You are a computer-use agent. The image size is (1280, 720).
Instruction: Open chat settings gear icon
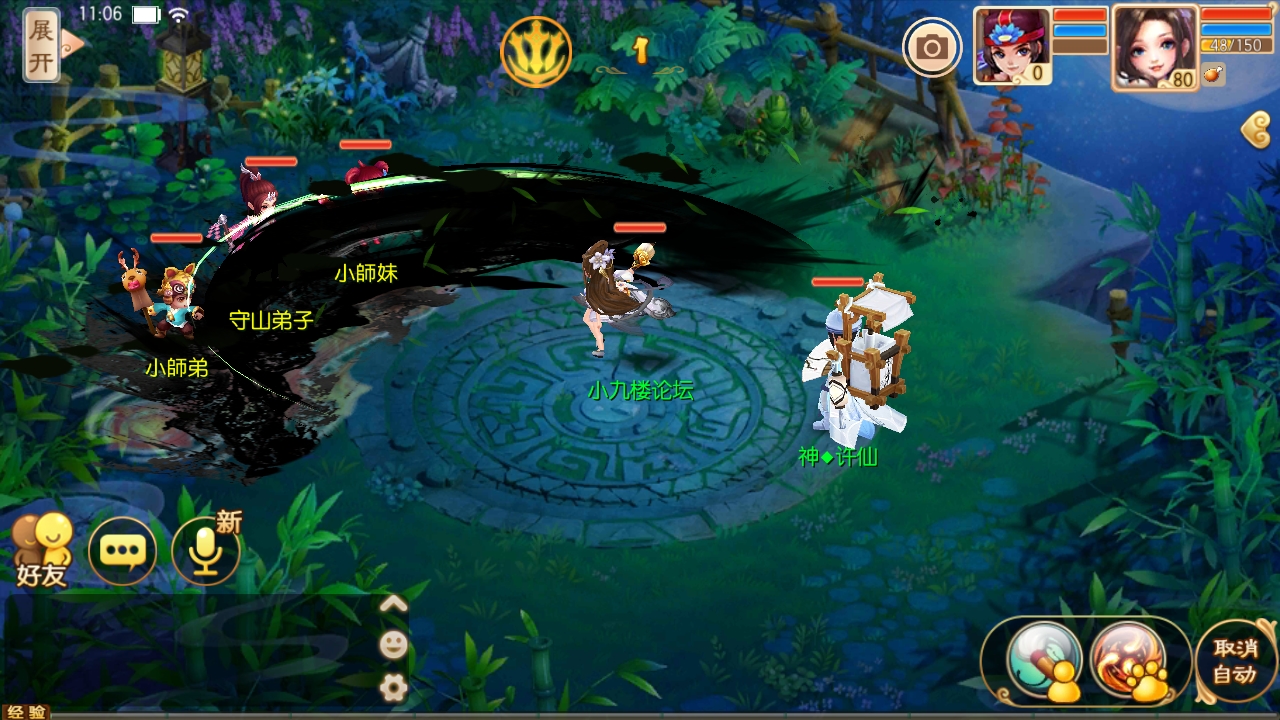coord(393,686)
